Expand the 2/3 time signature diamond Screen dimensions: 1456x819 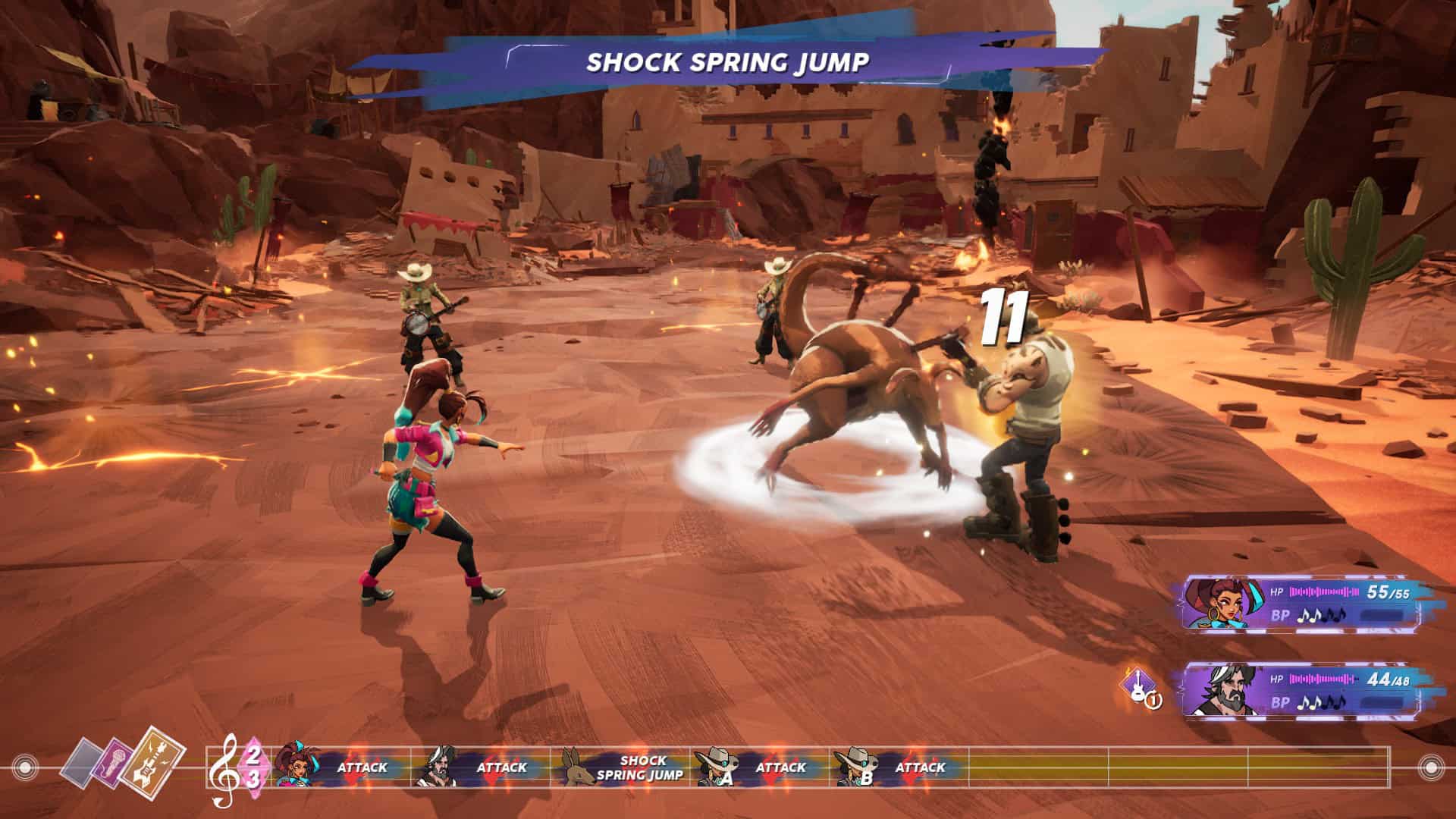[254, 766]
